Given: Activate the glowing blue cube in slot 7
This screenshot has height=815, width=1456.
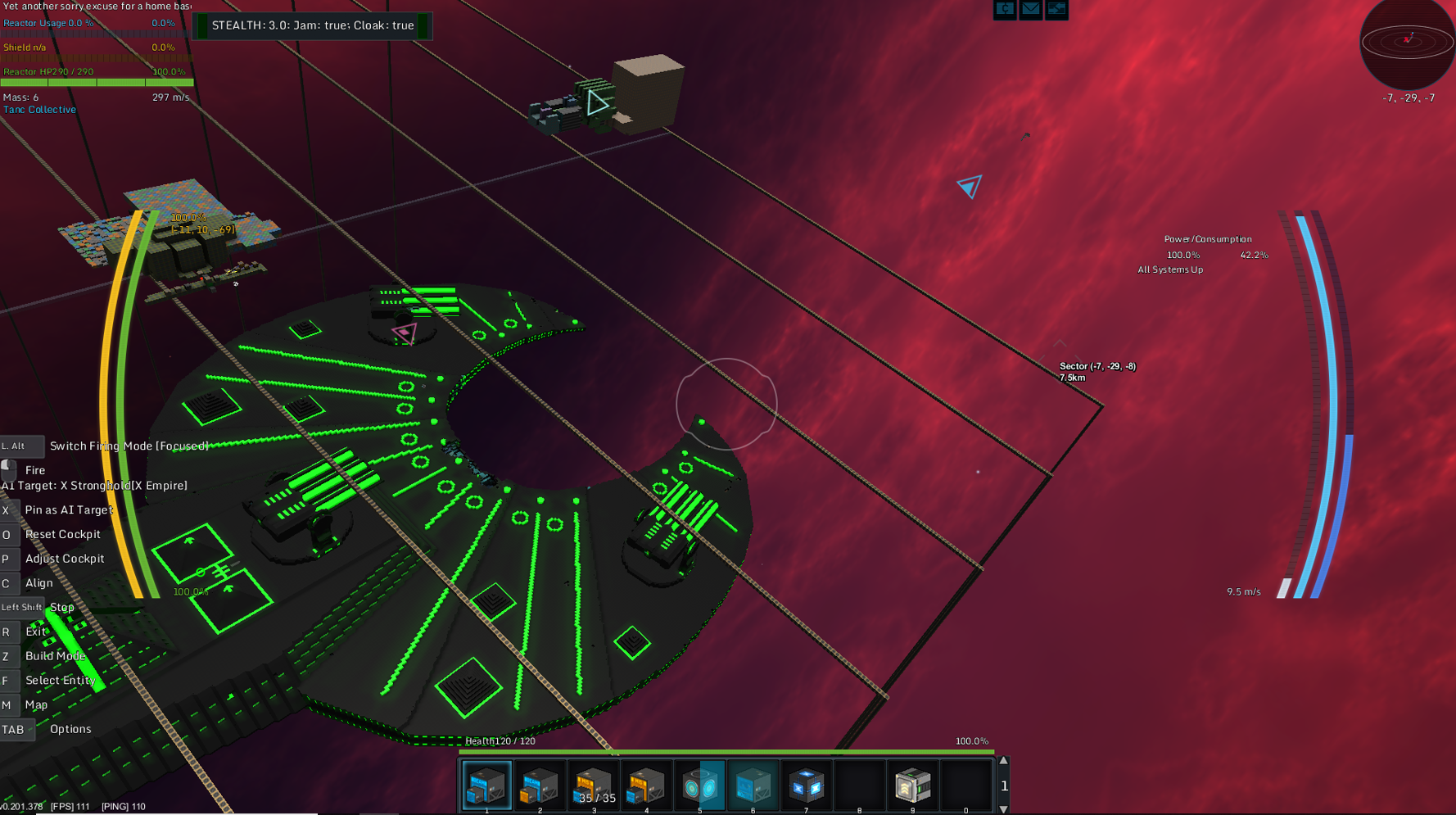Looking at the screenshot, I should click(x=806, y=785).
